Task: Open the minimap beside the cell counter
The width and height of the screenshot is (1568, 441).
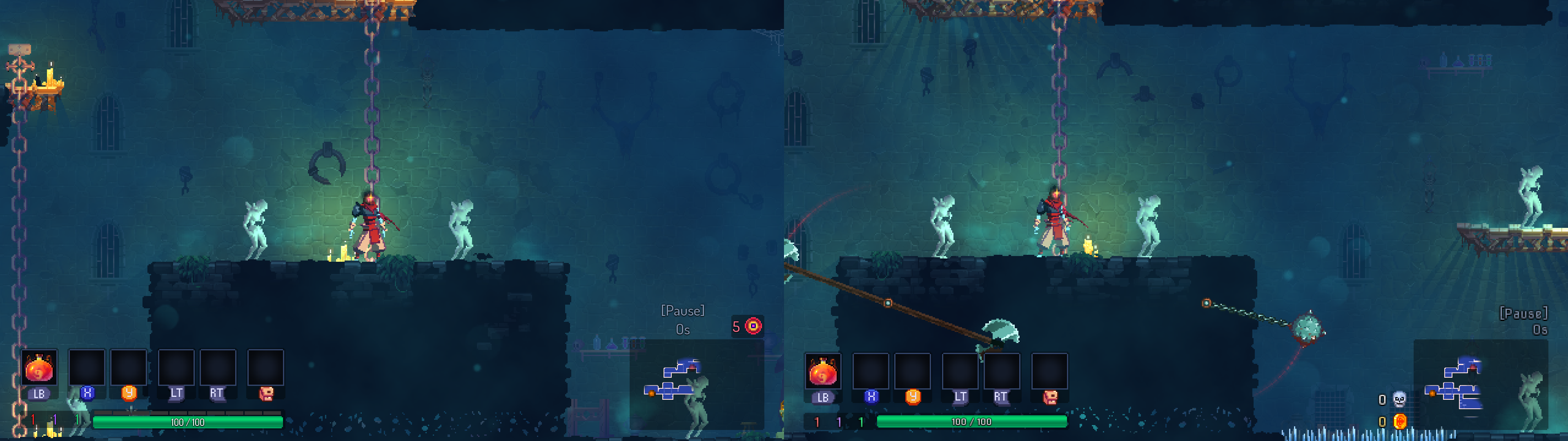Action: [676, 381]
